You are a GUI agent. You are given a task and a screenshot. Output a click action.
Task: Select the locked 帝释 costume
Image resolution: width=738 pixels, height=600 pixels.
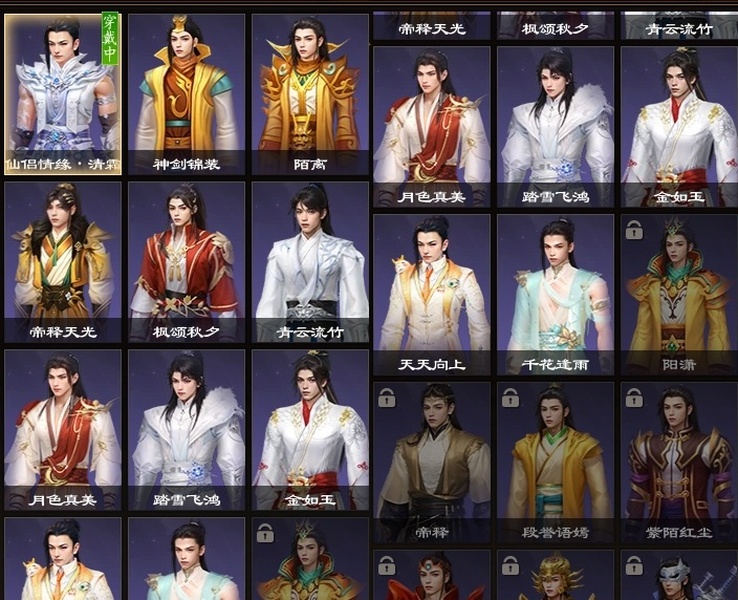click(x=432, y=462)
